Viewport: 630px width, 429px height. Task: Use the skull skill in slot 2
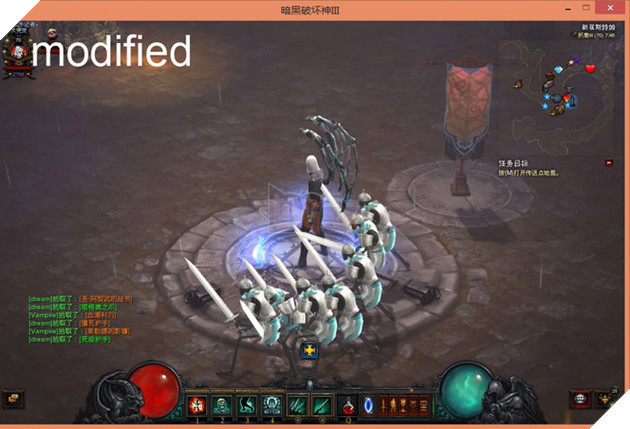pyautogui.click(x=221, y=406)
